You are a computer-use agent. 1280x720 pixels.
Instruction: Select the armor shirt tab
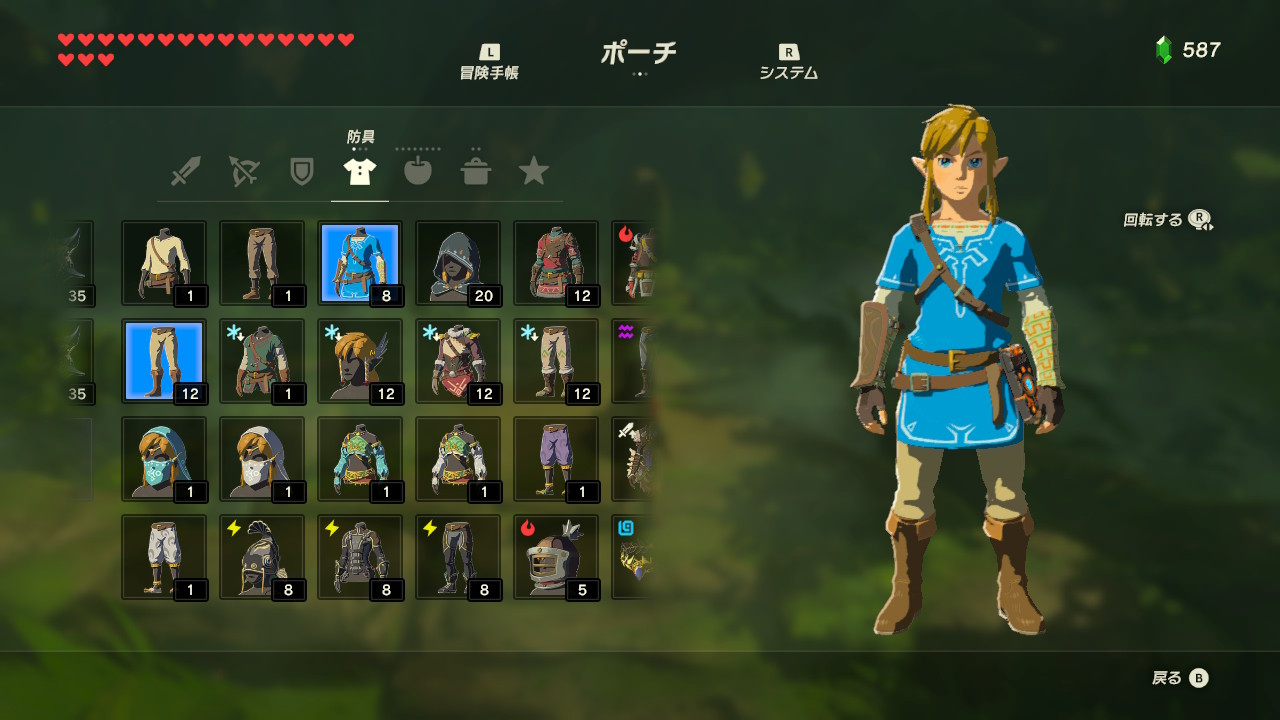[x=360, y=172]
